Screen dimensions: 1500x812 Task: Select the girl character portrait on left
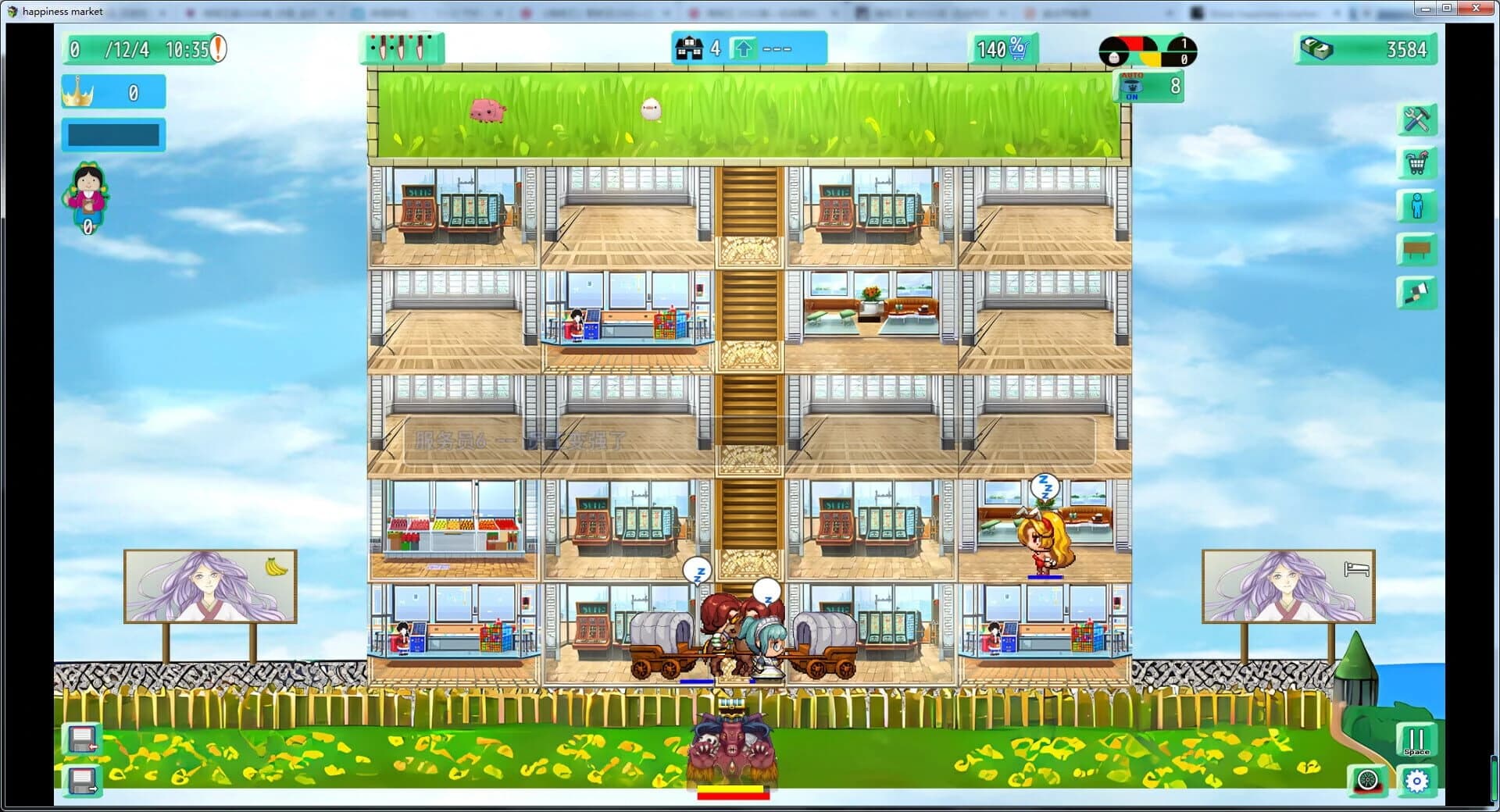click(x=90, y=195)
